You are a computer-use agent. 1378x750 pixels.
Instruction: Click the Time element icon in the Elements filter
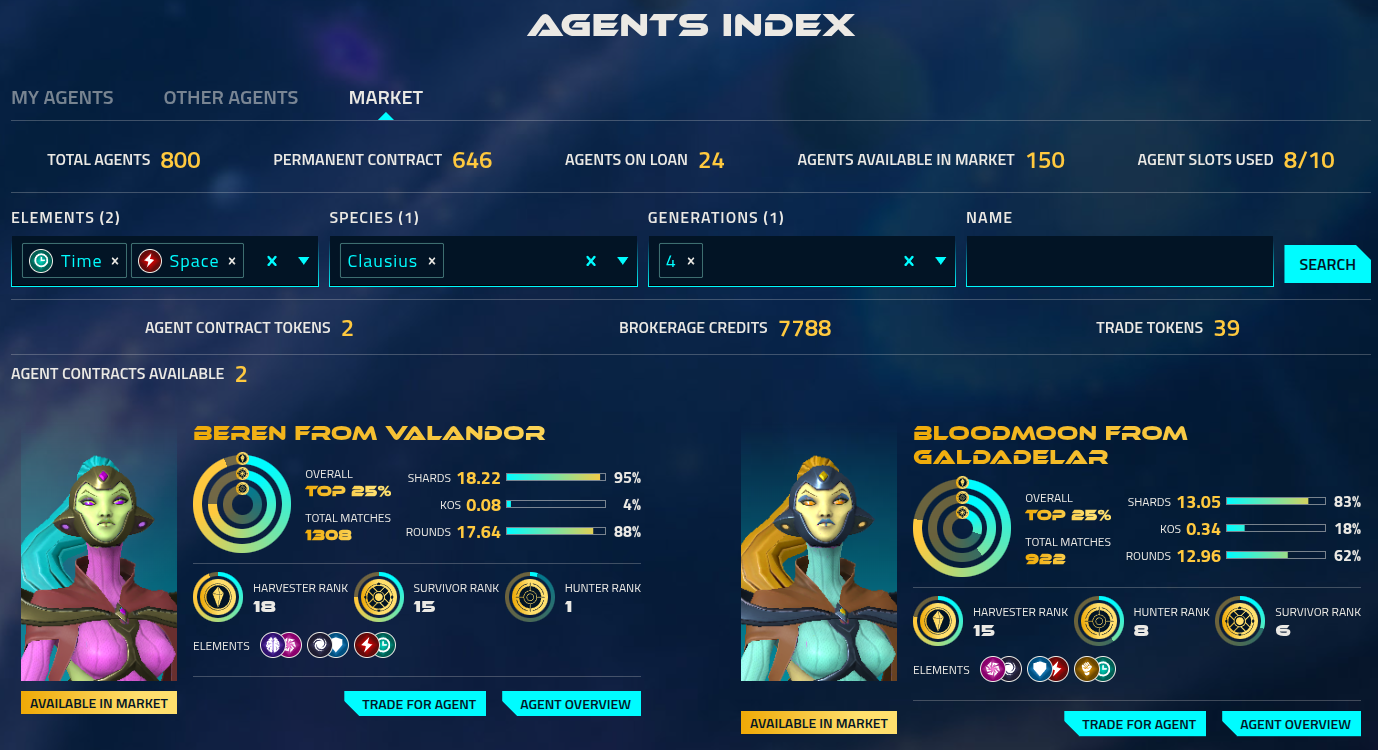click(x=40, y=260)
